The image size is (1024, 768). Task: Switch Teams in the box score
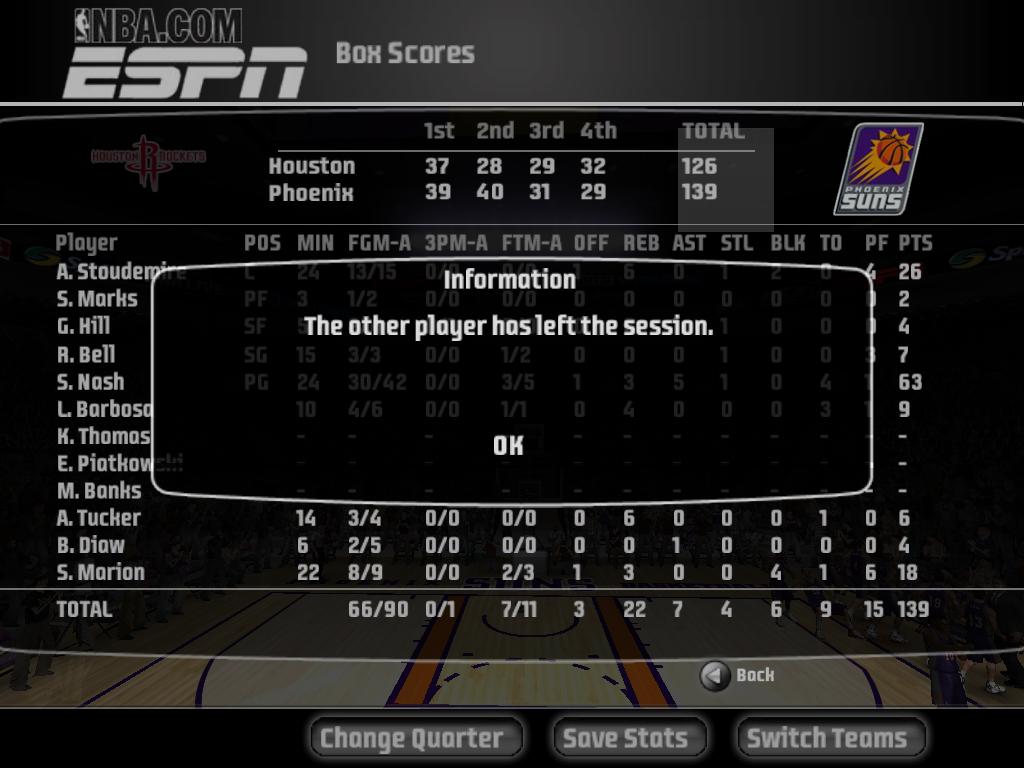point(830,738)
